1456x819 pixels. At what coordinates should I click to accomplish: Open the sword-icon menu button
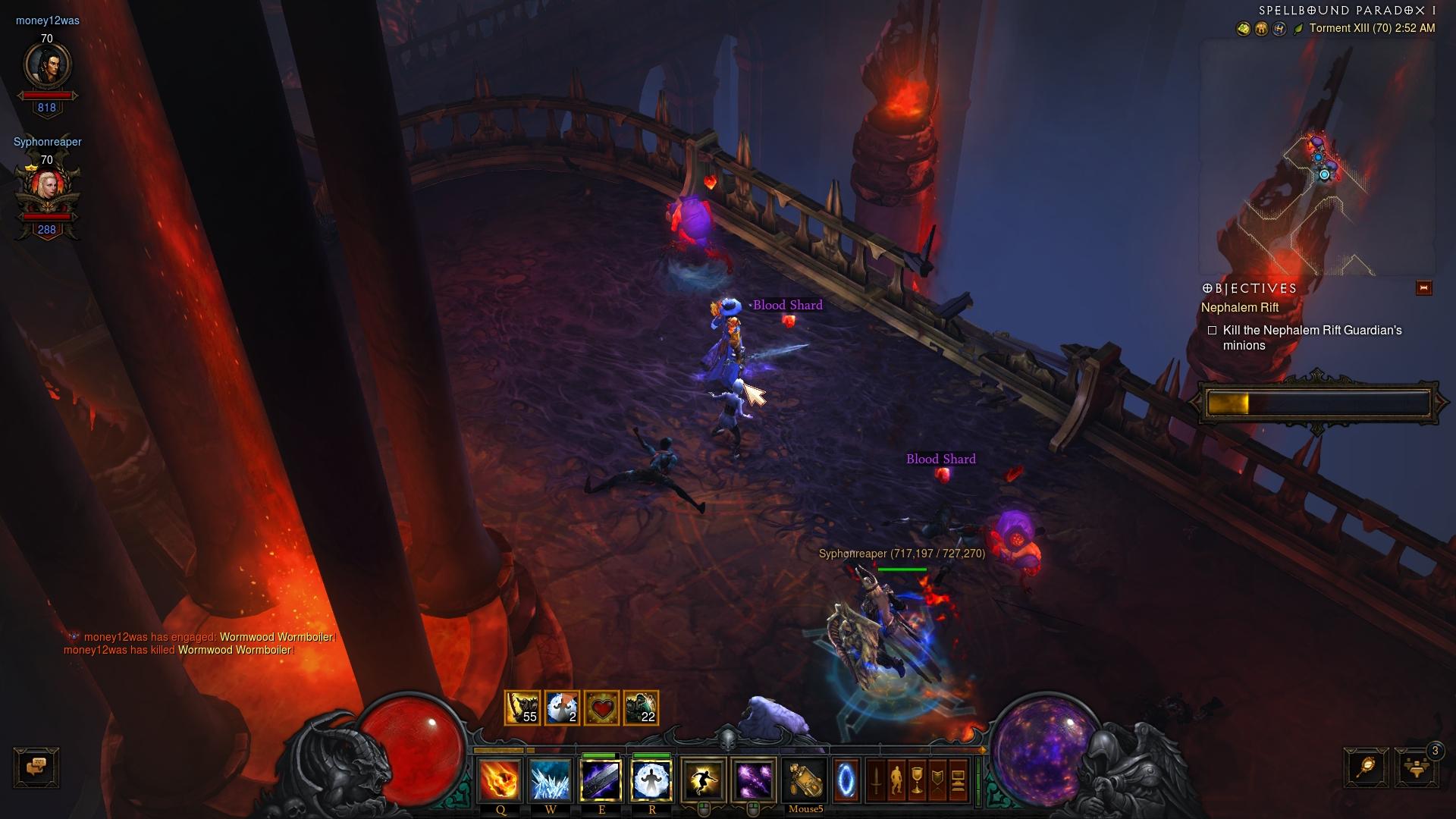click(876, 780)
